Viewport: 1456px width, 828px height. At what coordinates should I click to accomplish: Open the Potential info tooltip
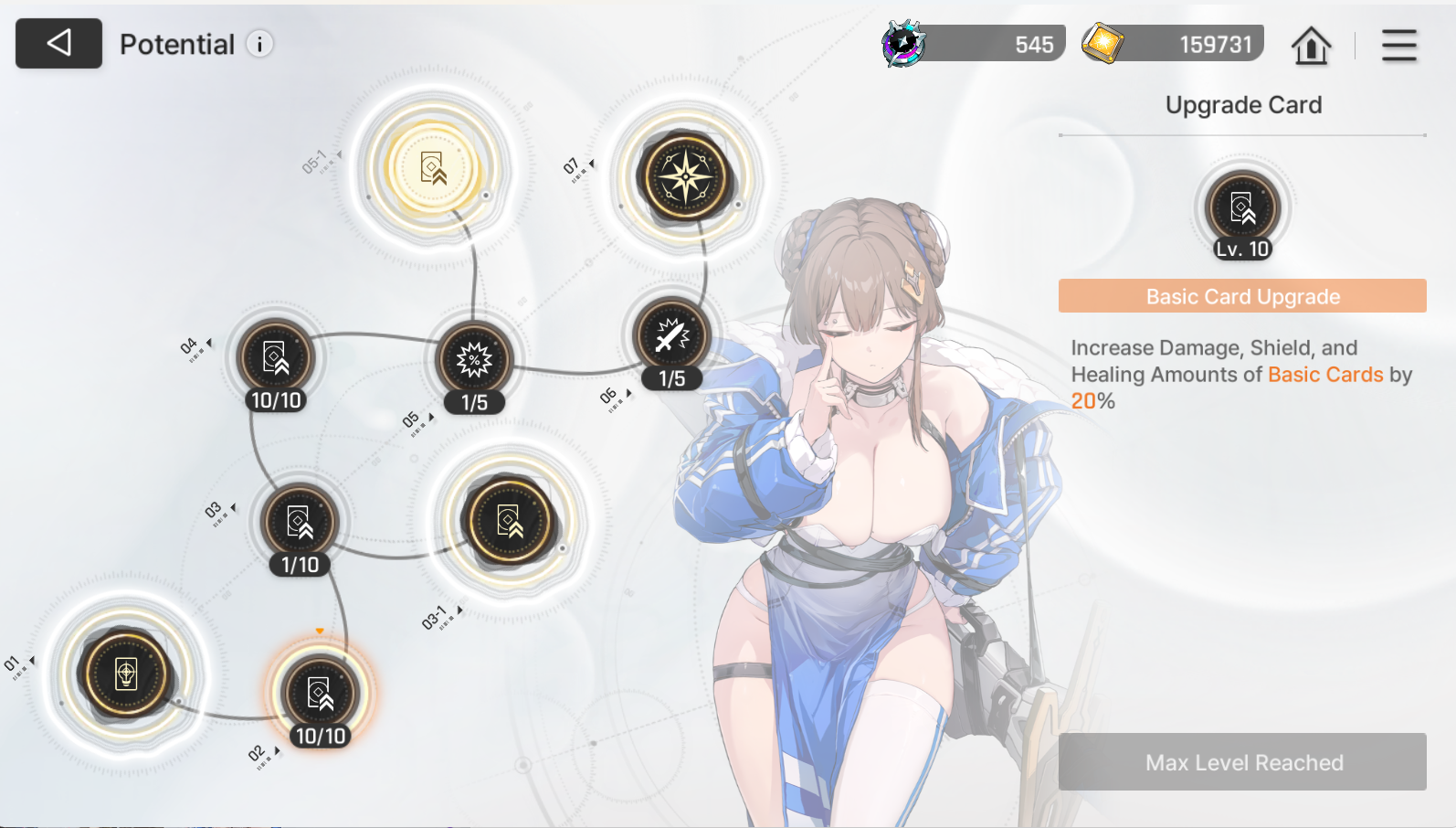(x=260, y=44)
